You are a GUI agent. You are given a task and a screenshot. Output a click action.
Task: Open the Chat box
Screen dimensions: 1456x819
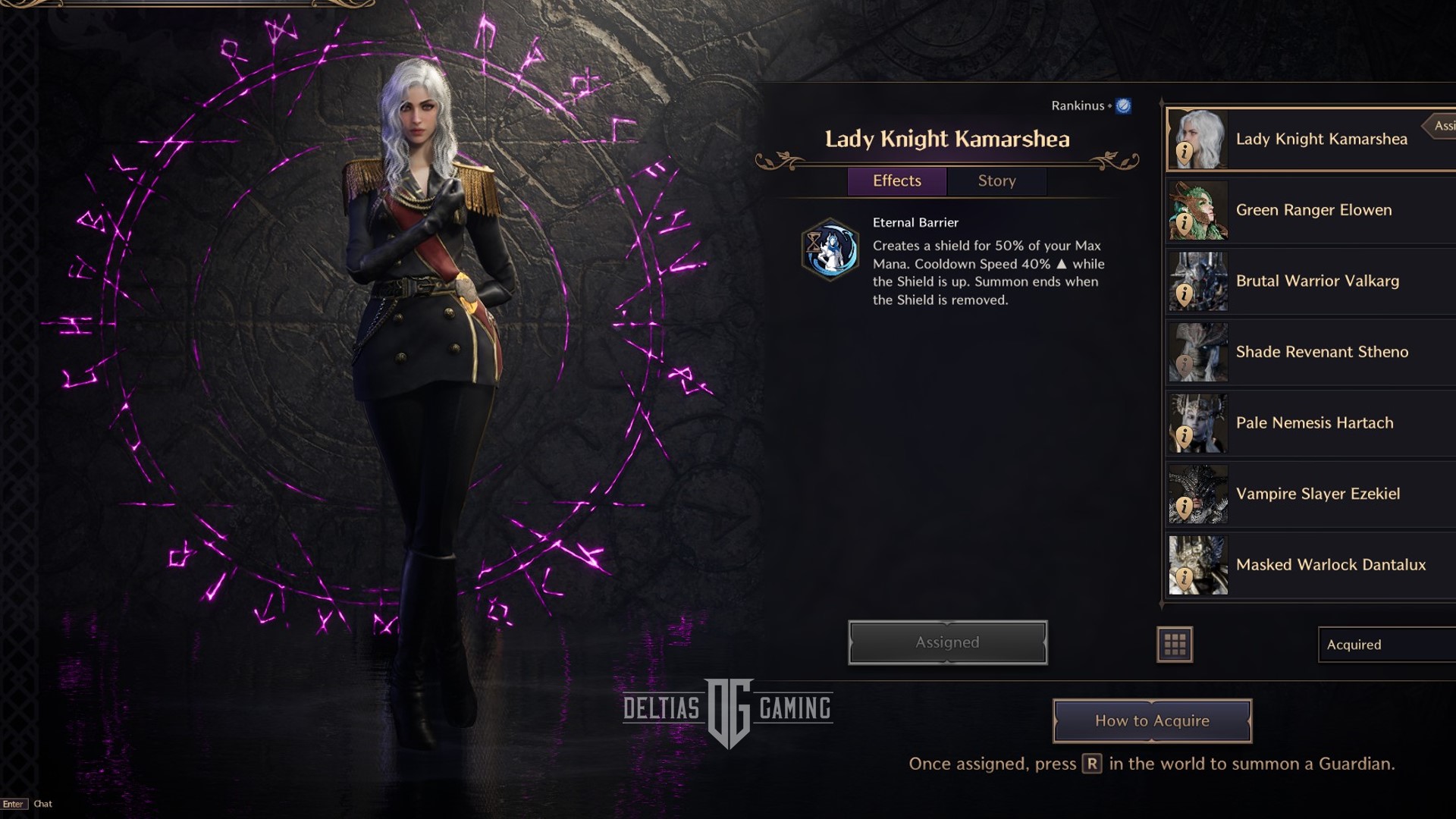click(x=42, y=804)
